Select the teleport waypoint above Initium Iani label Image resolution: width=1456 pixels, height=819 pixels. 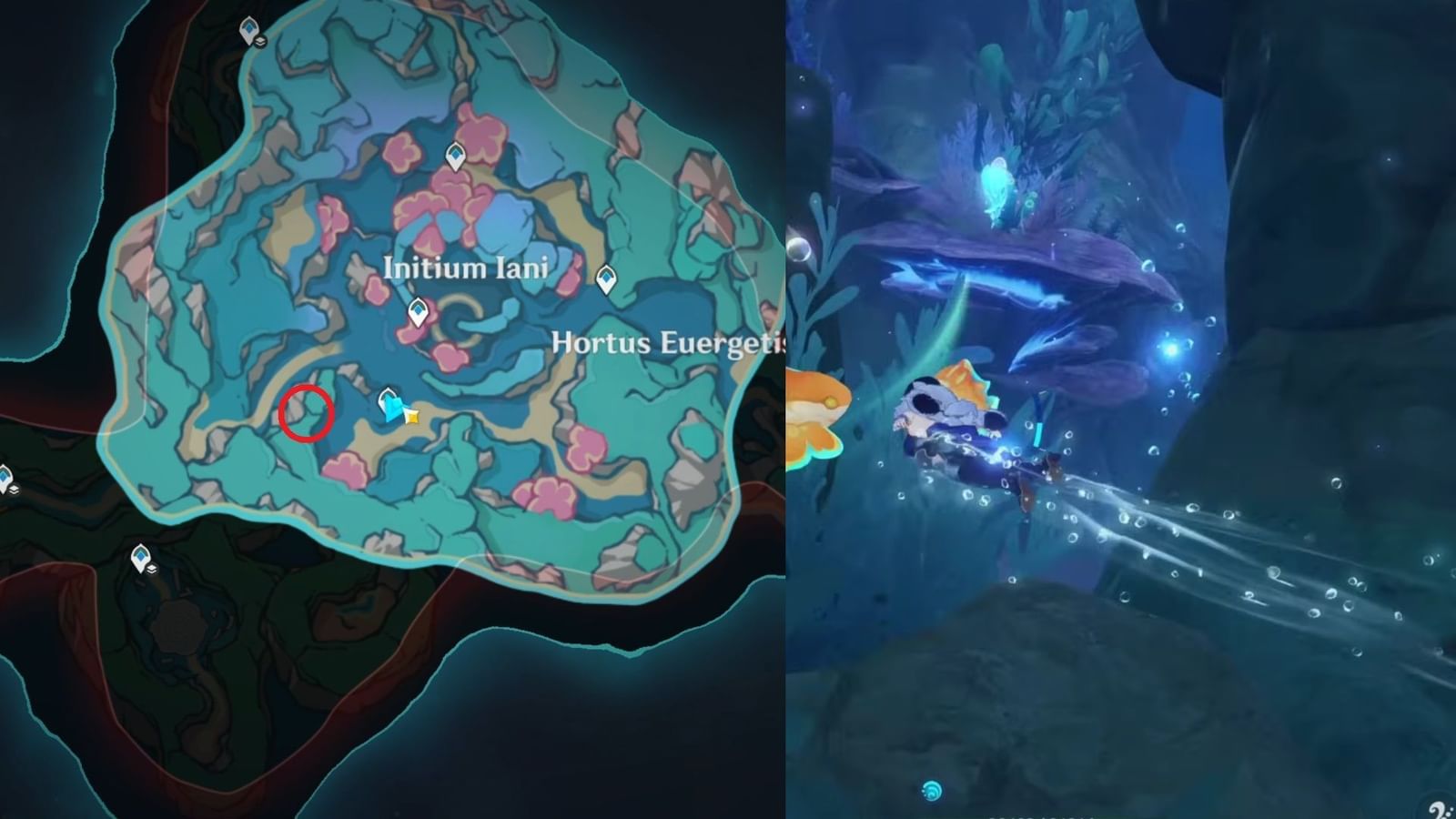(457, 157)
